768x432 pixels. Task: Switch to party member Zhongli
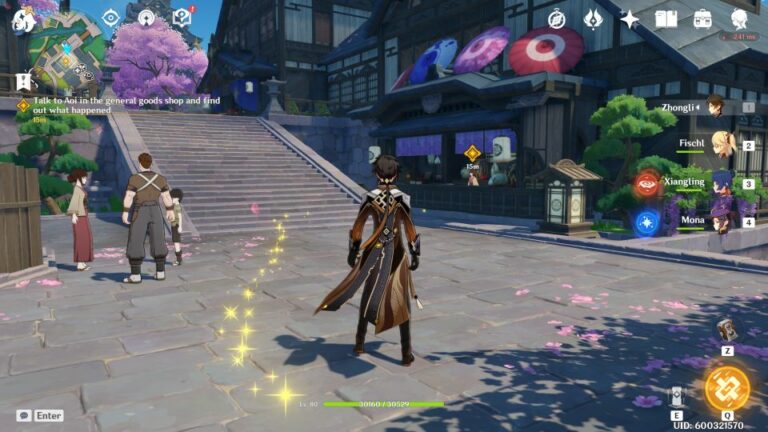pos(715,106)
